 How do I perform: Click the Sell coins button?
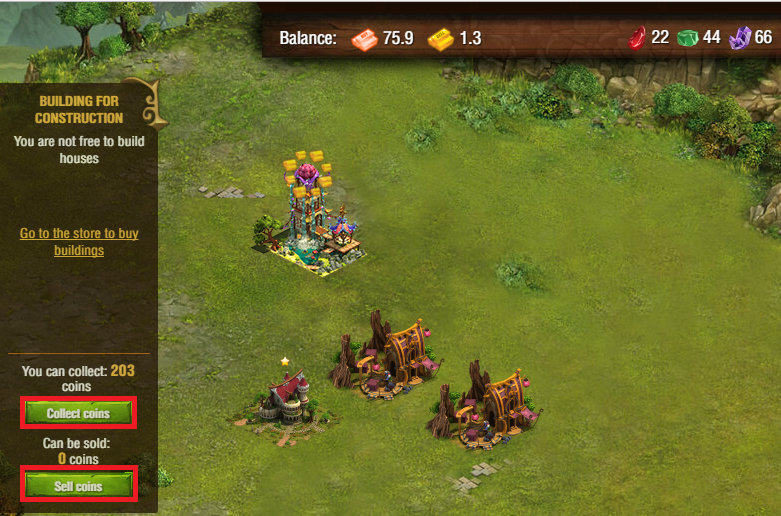pos(77,486)
